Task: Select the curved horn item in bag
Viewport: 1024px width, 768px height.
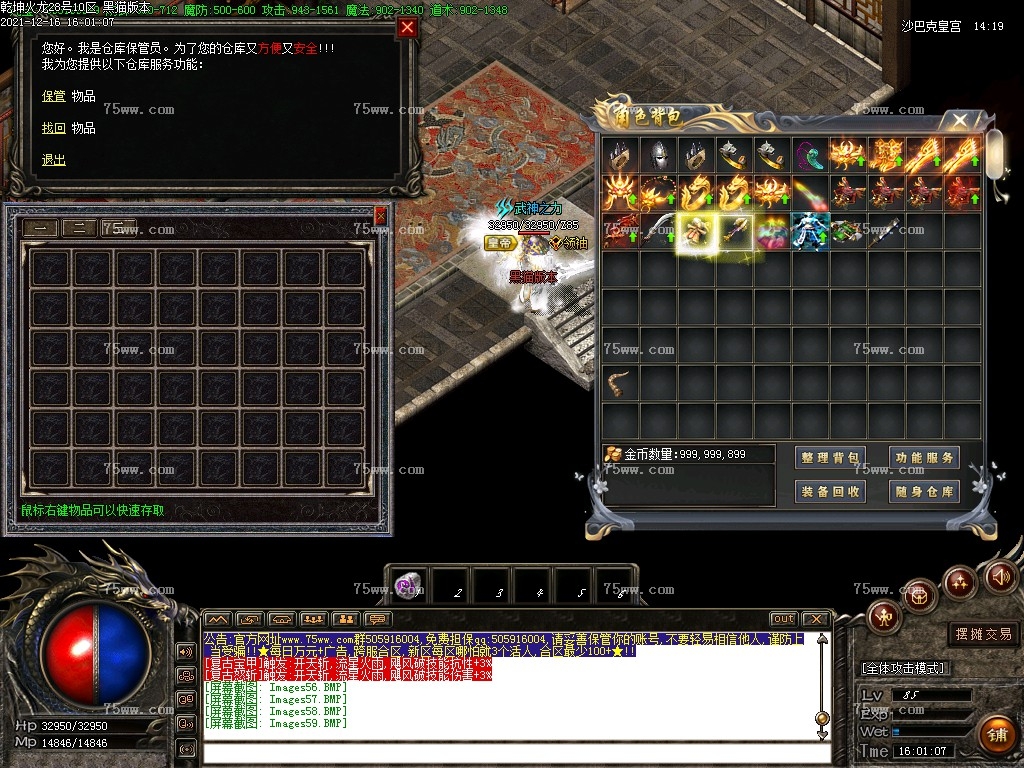Action: [619, 381]
